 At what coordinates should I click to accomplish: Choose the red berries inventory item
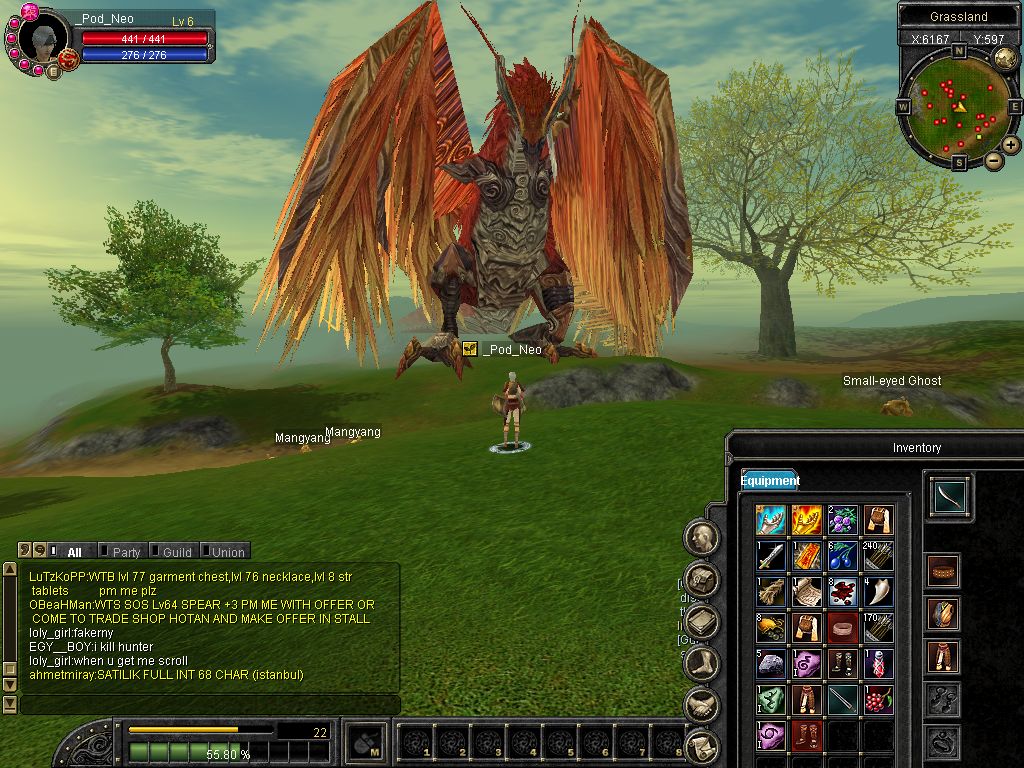[878, 699]
